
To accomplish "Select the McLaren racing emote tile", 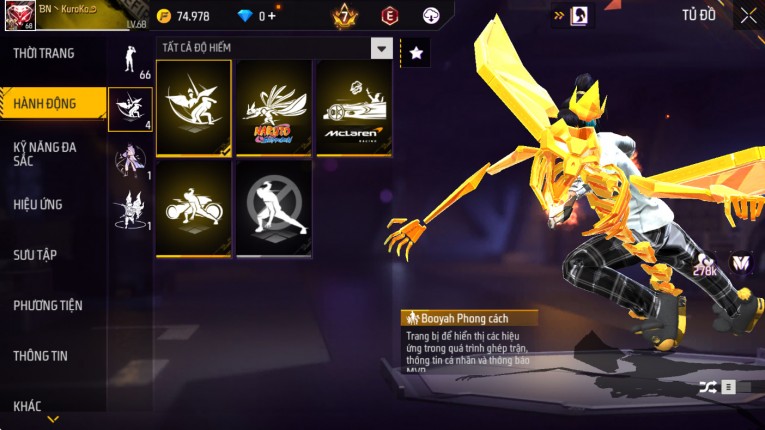I will 354,106.
